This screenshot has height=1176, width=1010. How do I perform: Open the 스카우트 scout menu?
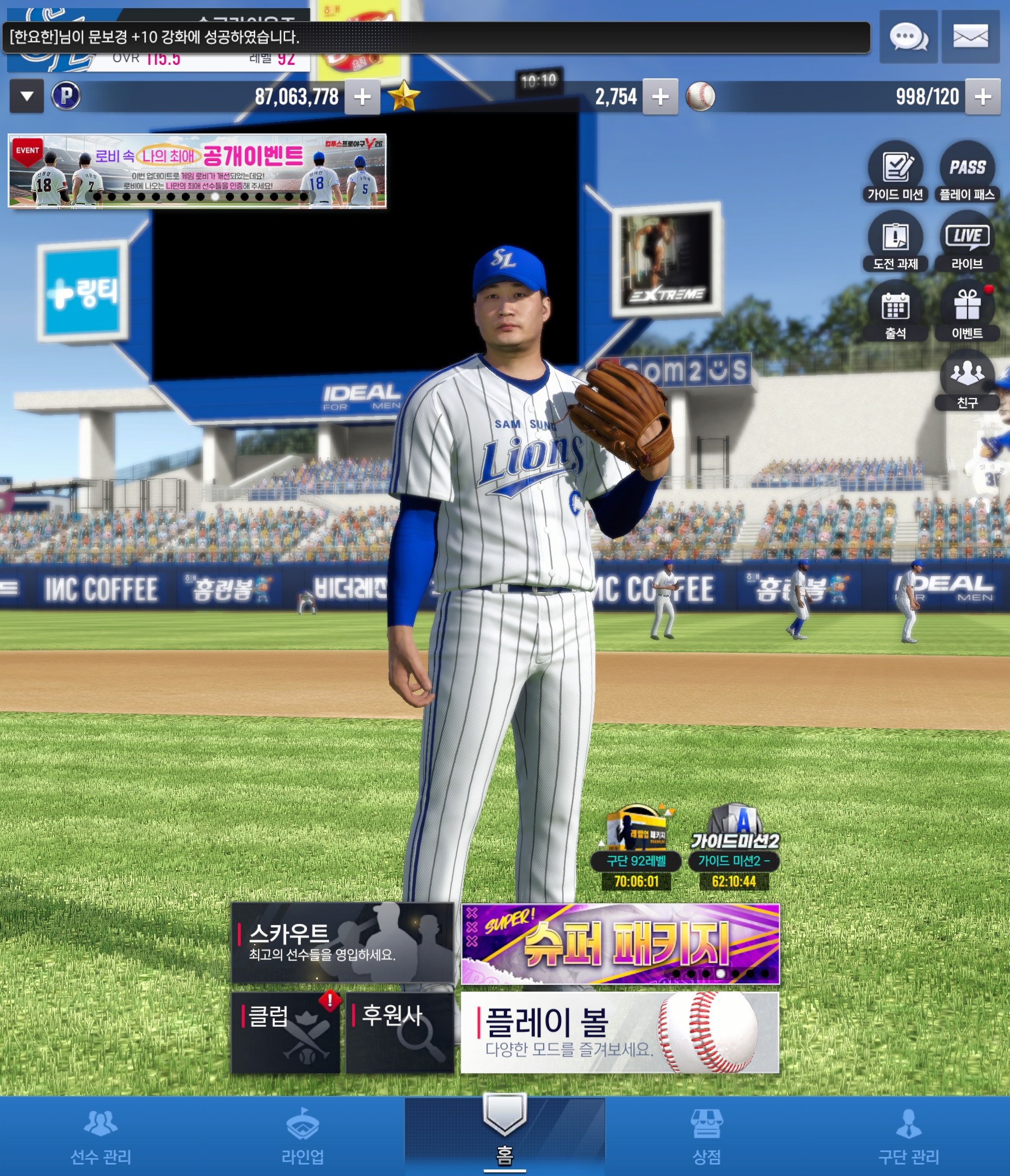coord(342,943)
